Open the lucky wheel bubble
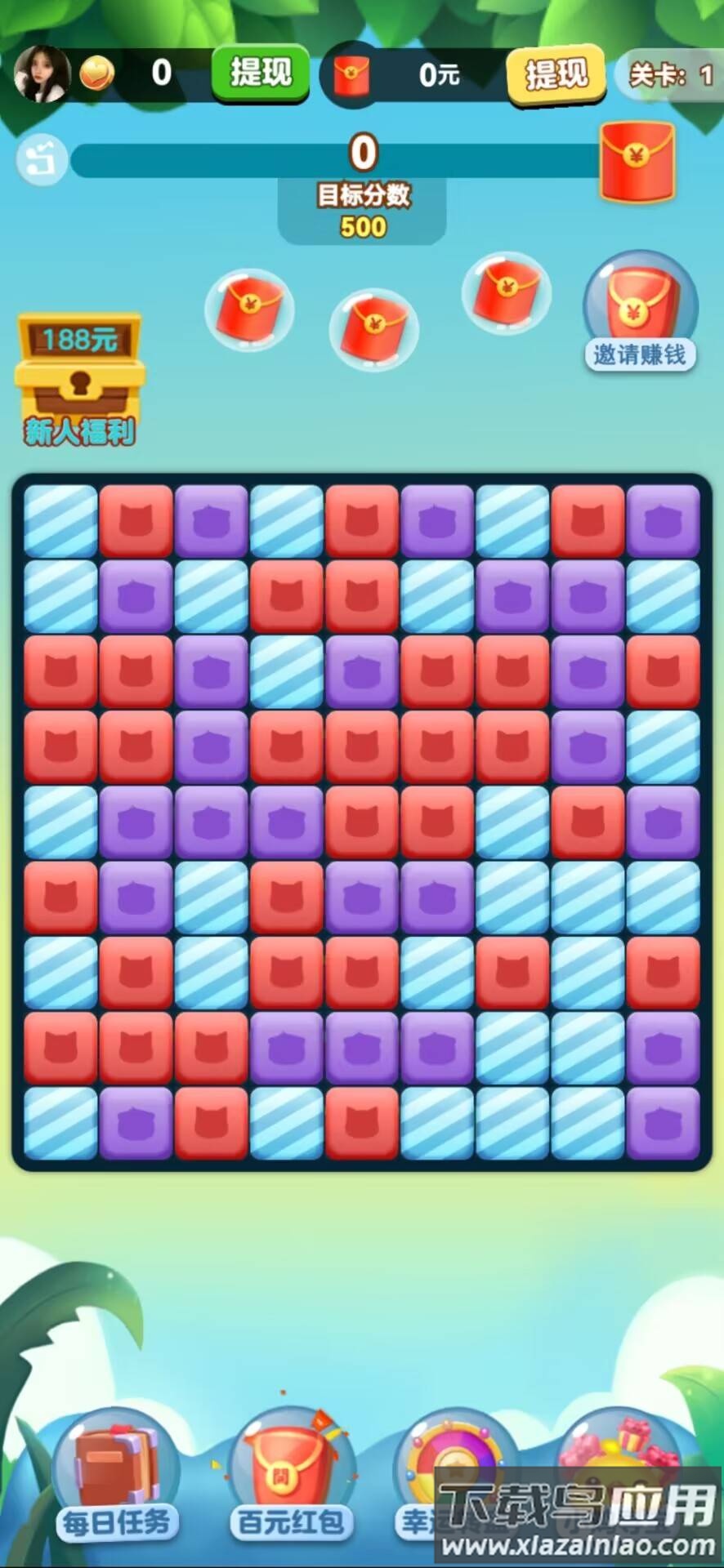Viewport: 724px width, 1568px height. [454, 1462]
